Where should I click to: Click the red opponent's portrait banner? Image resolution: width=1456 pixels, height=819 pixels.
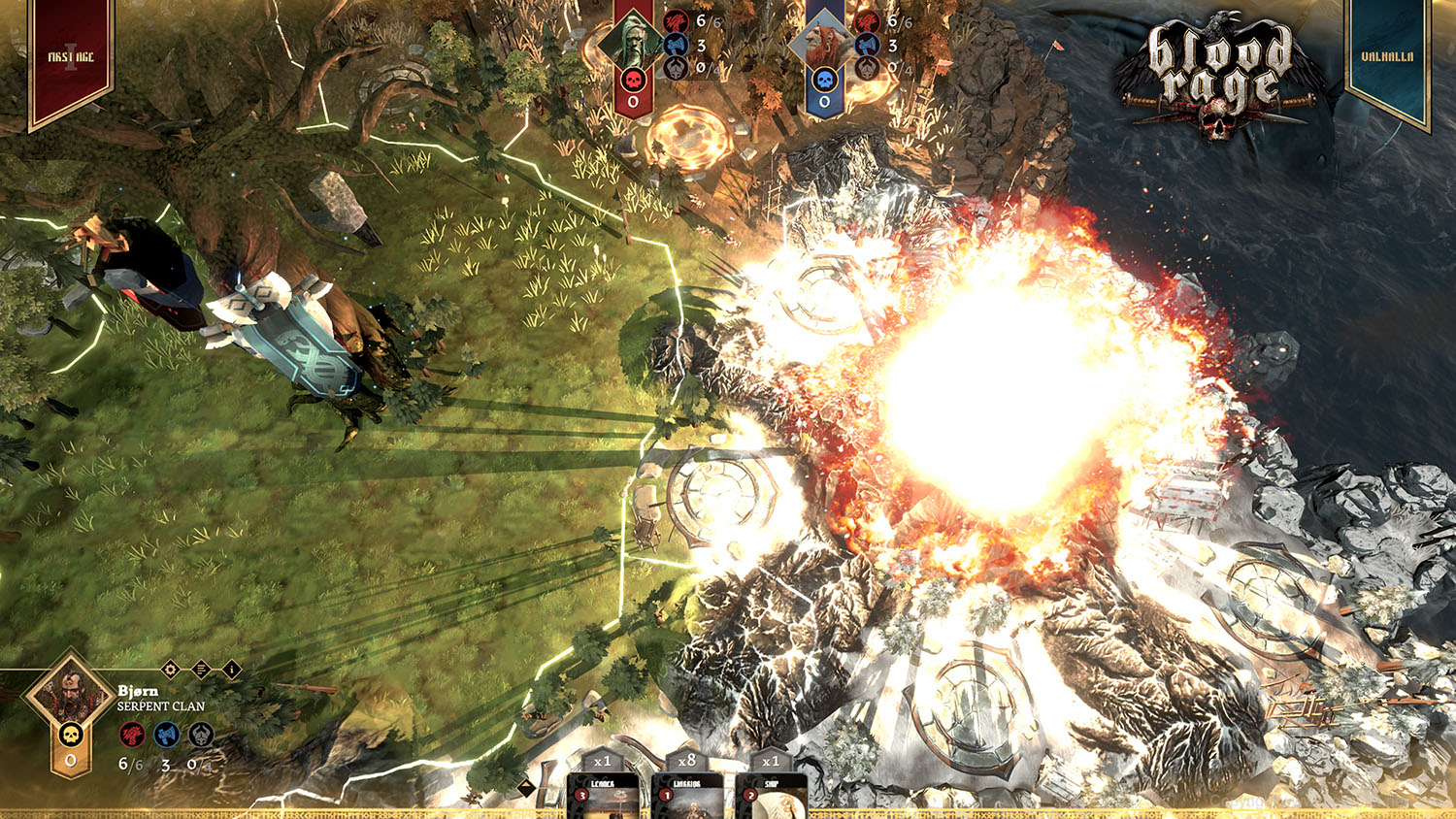point(635,39)
